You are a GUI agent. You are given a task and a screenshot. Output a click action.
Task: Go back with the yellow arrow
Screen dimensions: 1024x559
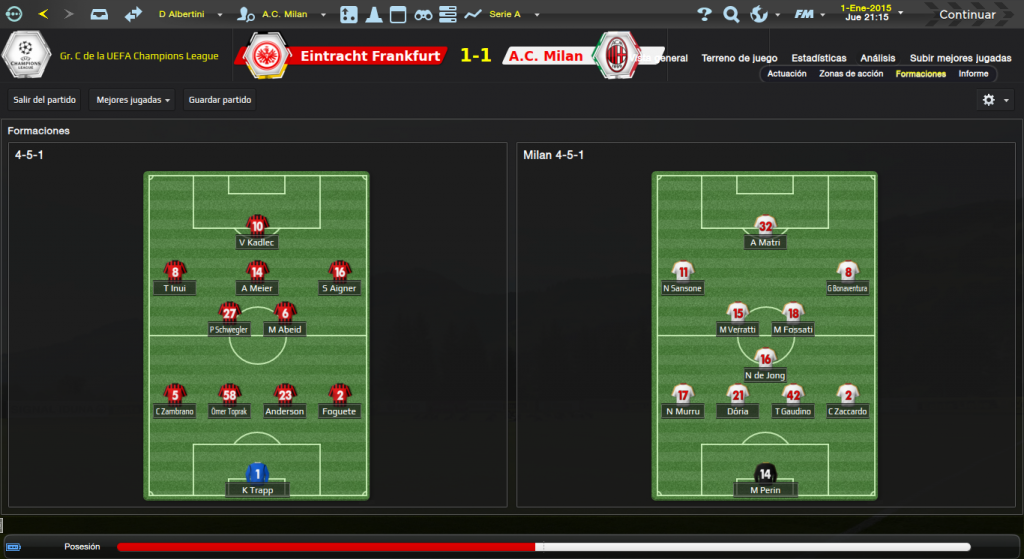(42, 15)
